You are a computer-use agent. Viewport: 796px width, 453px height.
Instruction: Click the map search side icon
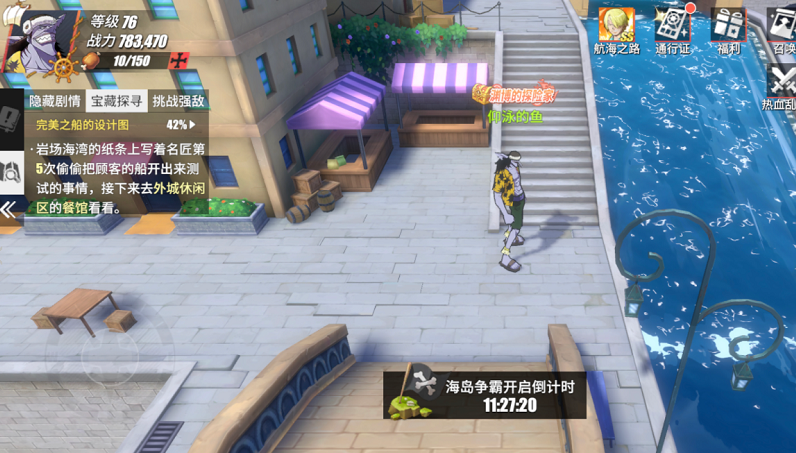[x=12, y=168]
